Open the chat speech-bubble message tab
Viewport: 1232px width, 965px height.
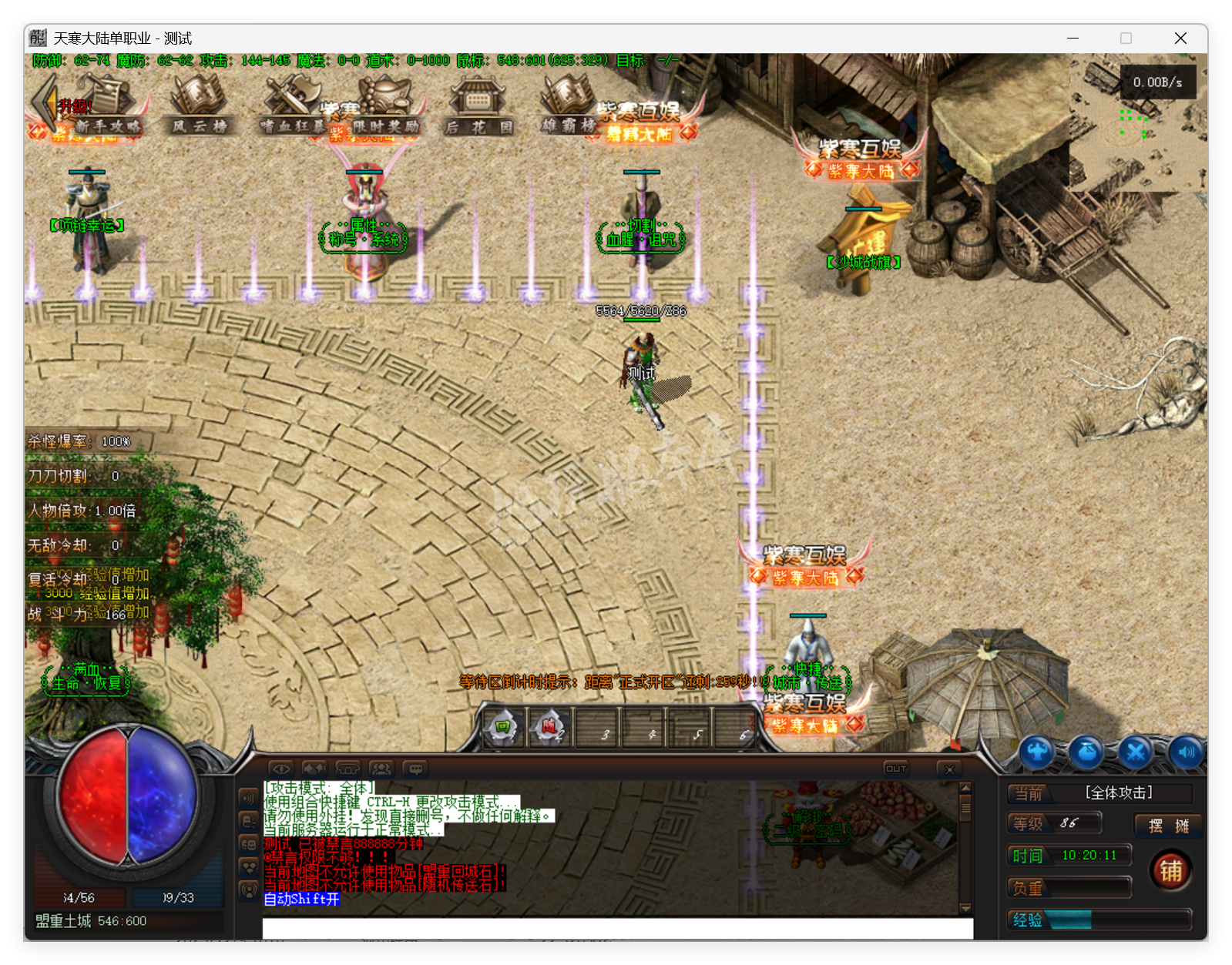tap(417, 768)
